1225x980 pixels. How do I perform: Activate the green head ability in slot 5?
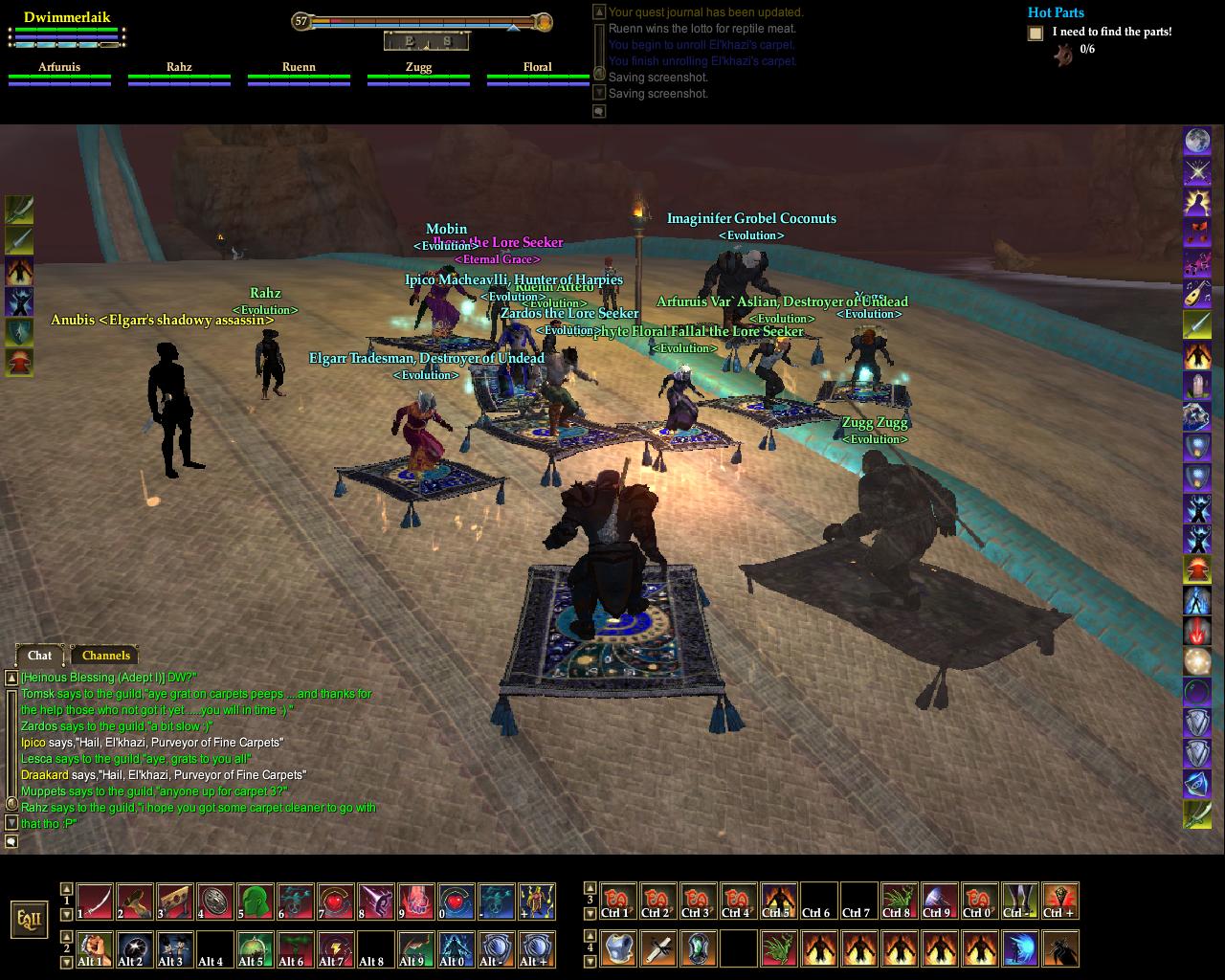click(x=256, y=902)
